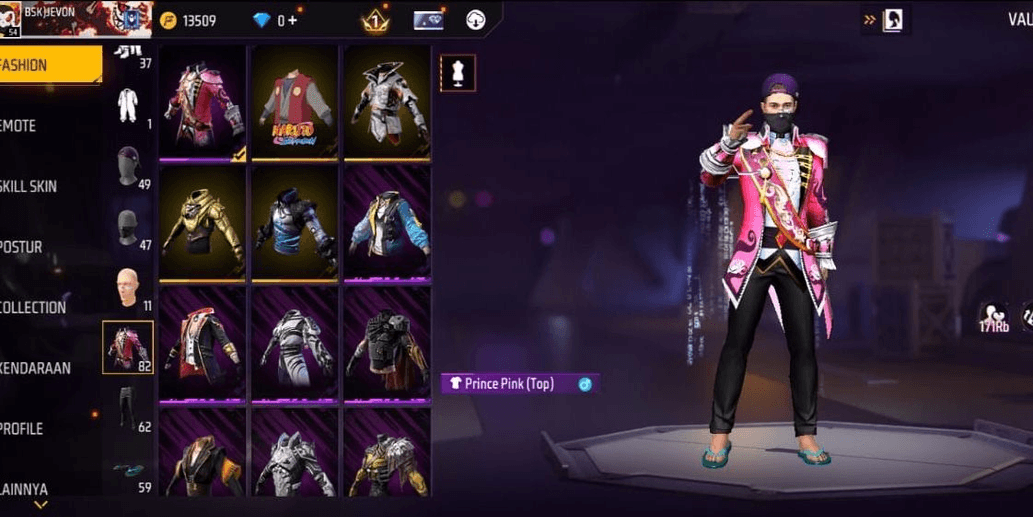Add diamonds with the plus button
Viewport: 1033px width, 517px height.
(292, 20)
